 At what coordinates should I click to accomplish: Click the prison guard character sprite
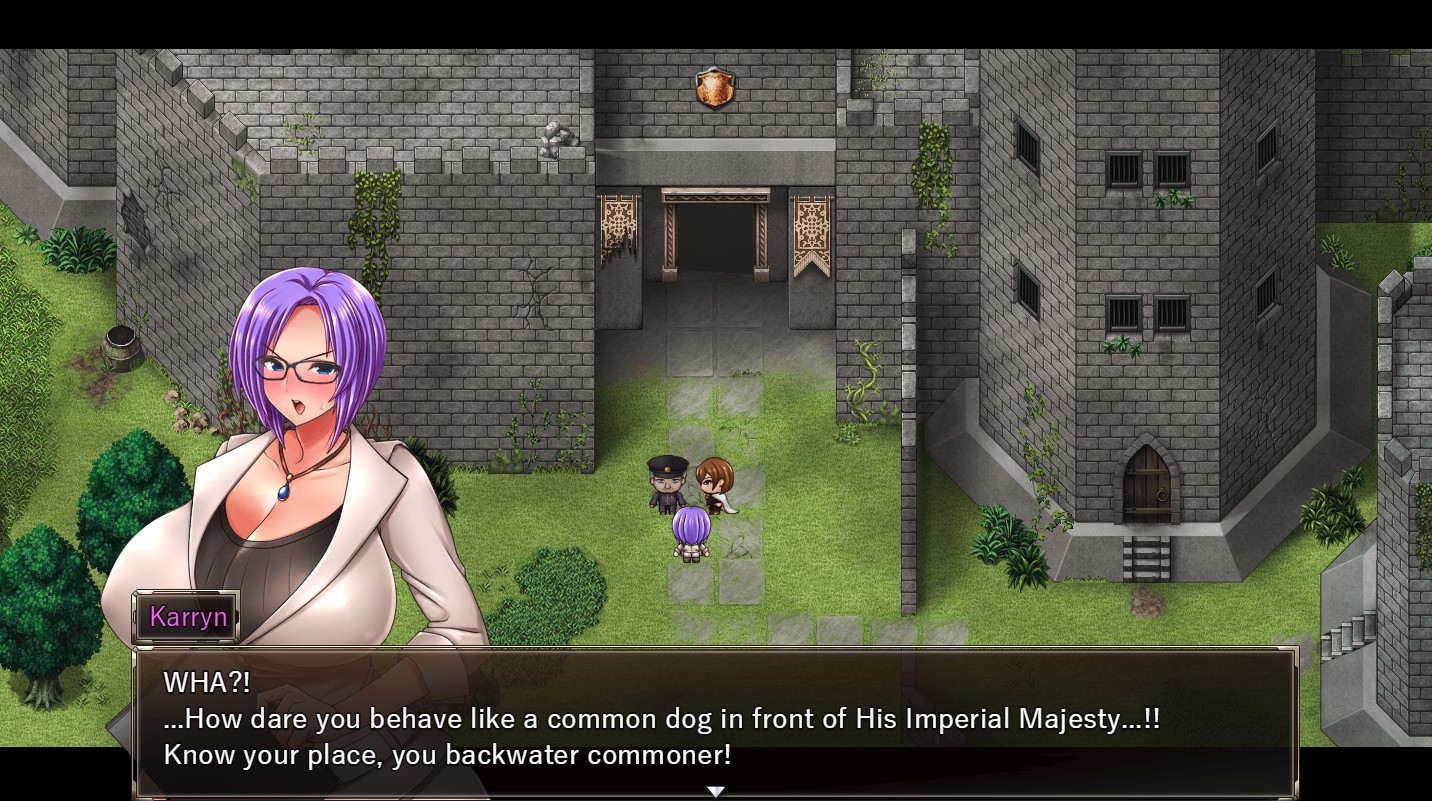[x=668, y=485]
